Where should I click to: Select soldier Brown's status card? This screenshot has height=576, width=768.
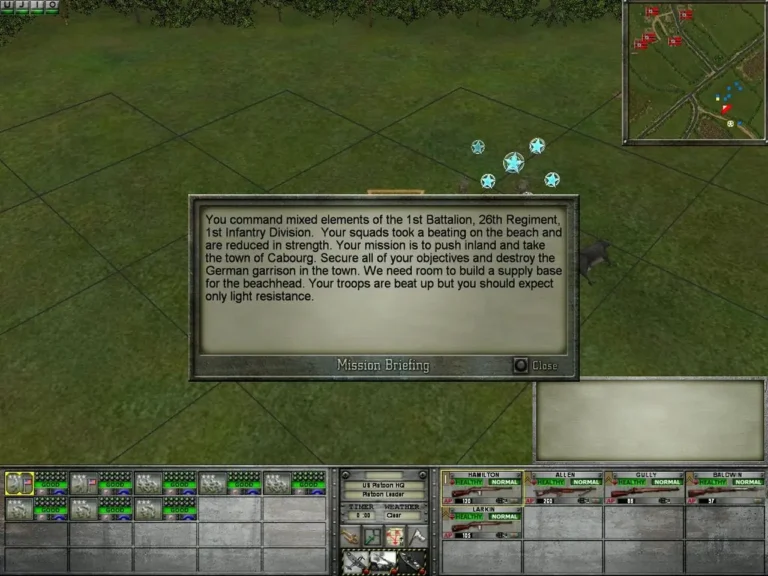726,487
